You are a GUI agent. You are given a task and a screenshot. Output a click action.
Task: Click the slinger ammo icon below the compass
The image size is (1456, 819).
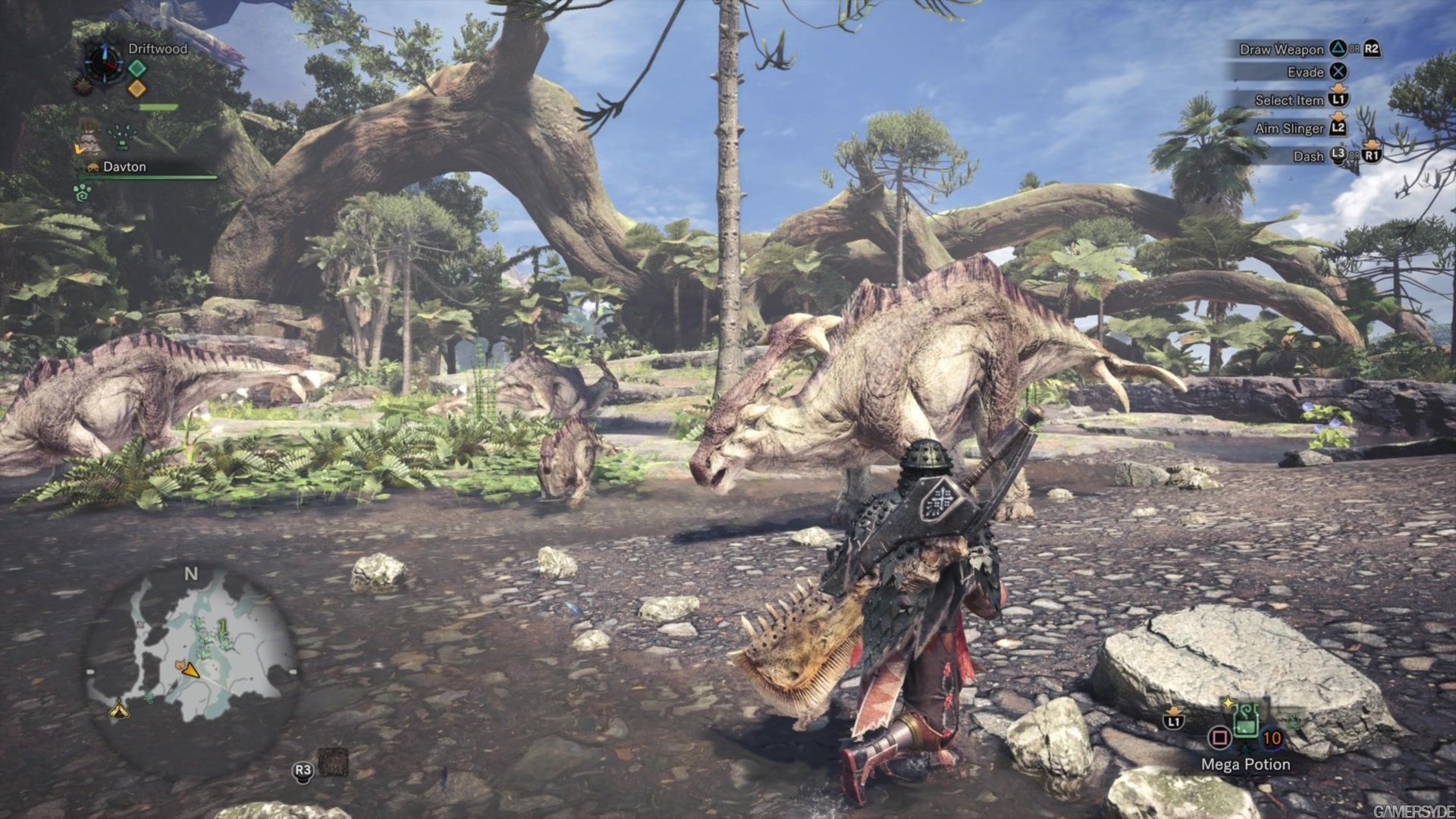(83, 86)
